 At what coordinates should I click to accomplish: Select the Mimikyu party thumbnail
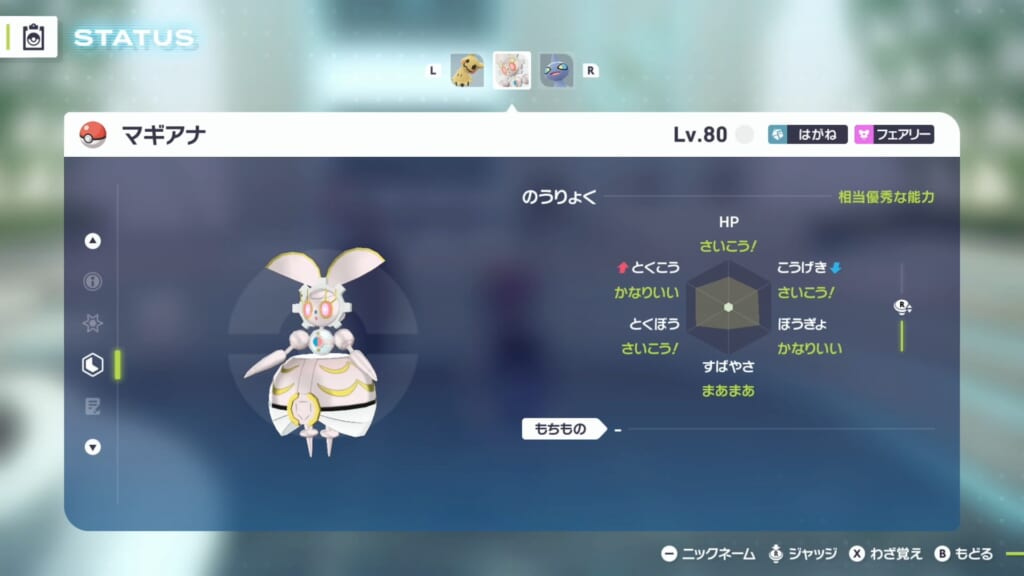pyautogui.click(x=466, y=70)
